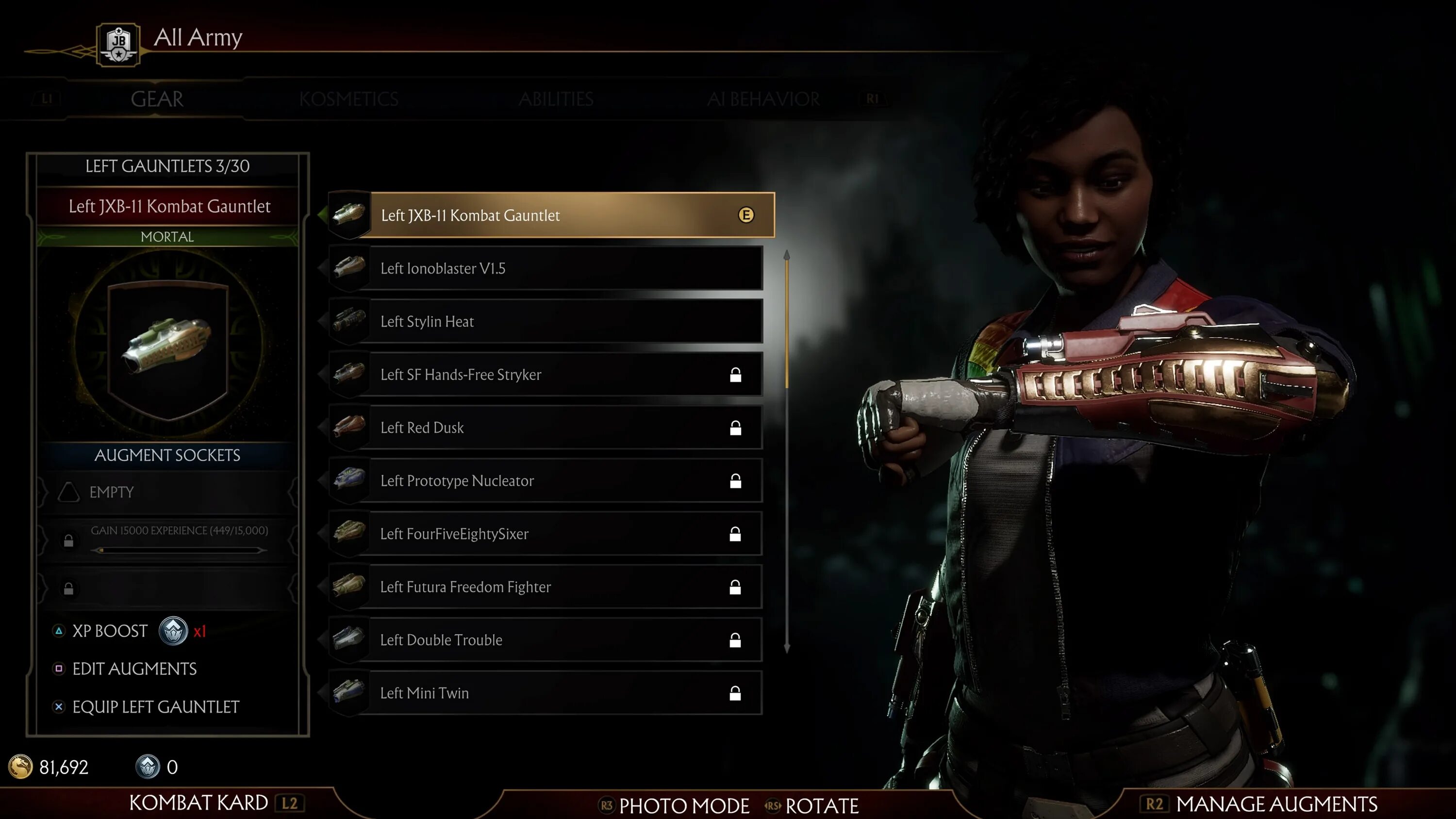Apply an XP Boost to gauntlet
The width and height of the screenshot is (1456, 819).
point(110,631)
